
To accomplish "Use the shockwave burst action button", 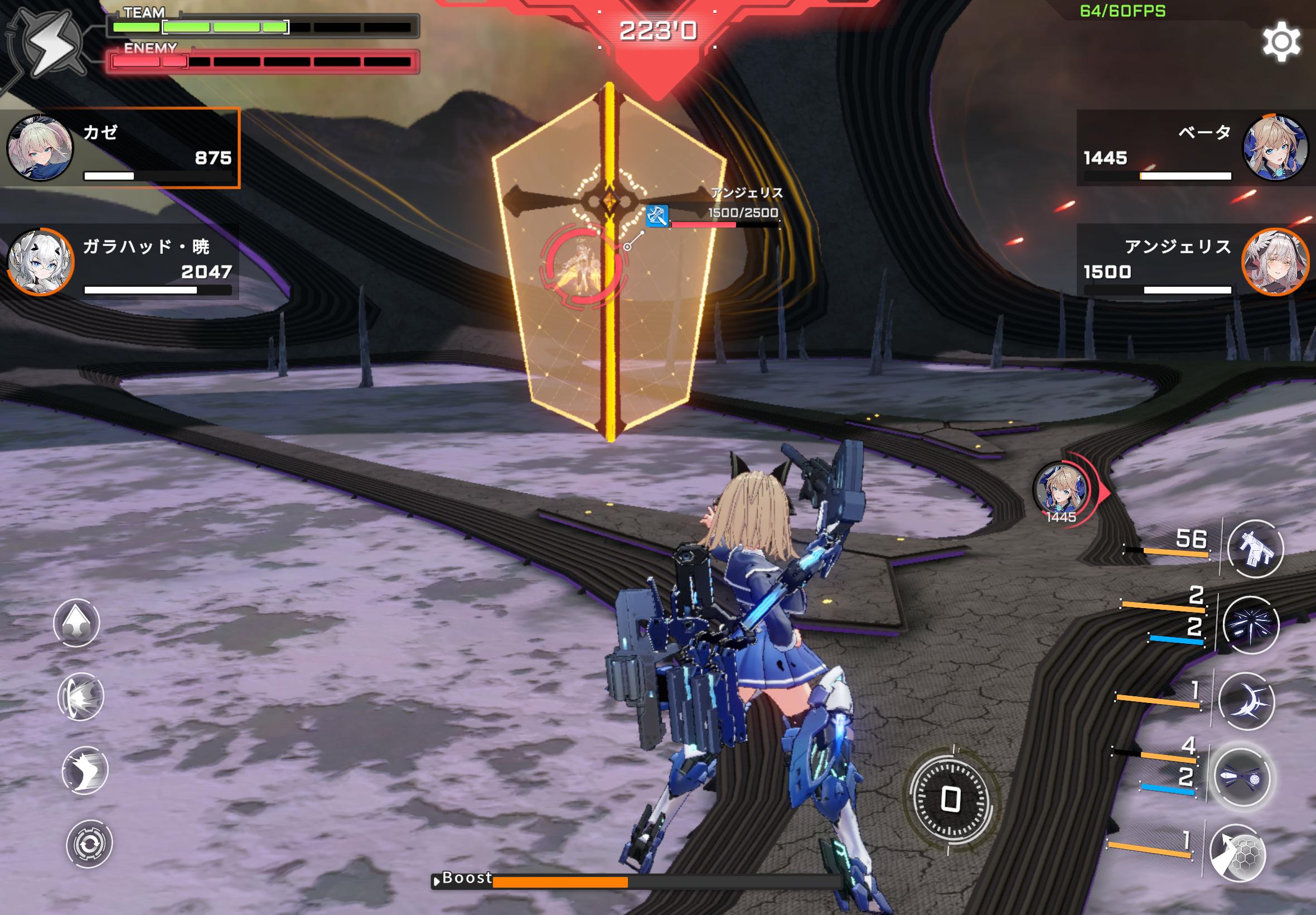I will coord(81,696).
